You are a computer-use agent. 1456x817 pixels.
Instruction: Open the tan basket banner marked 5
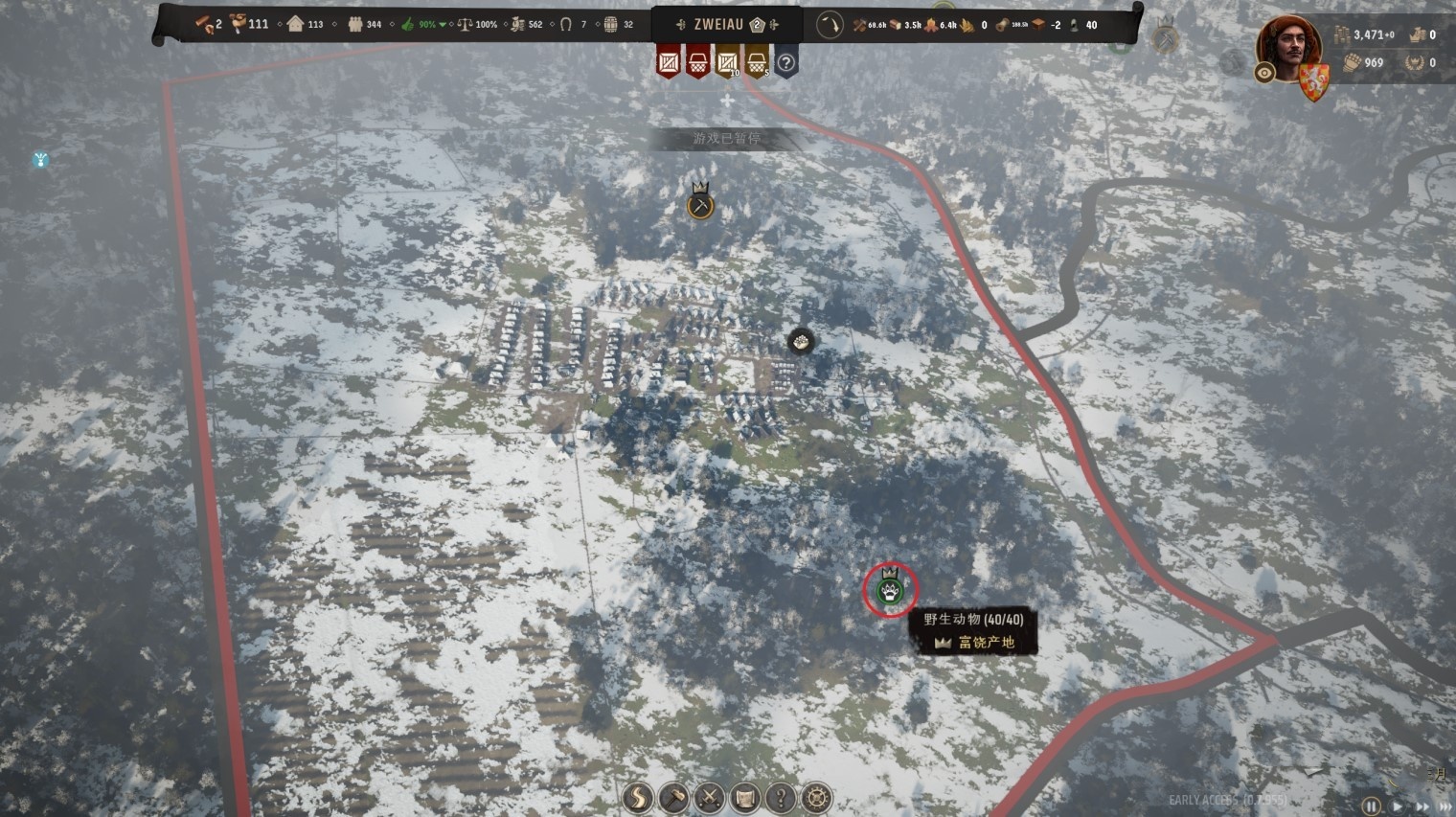[757, 63]
